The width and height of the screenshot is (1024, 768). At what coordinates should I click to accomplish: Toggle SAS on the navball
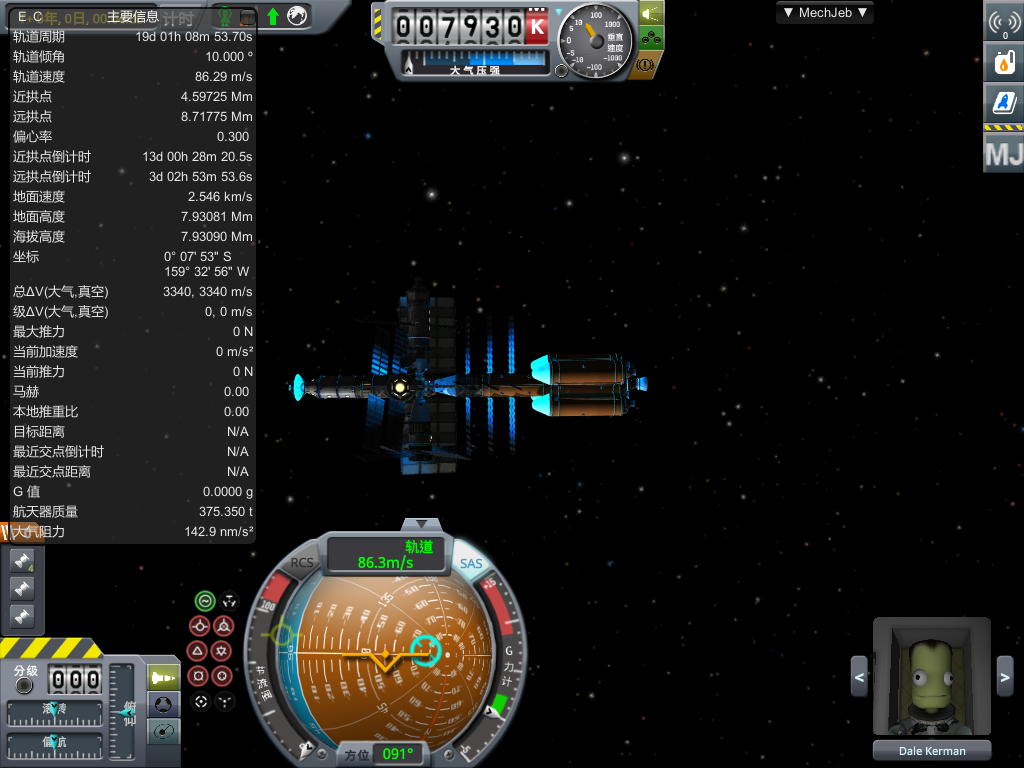471,563
